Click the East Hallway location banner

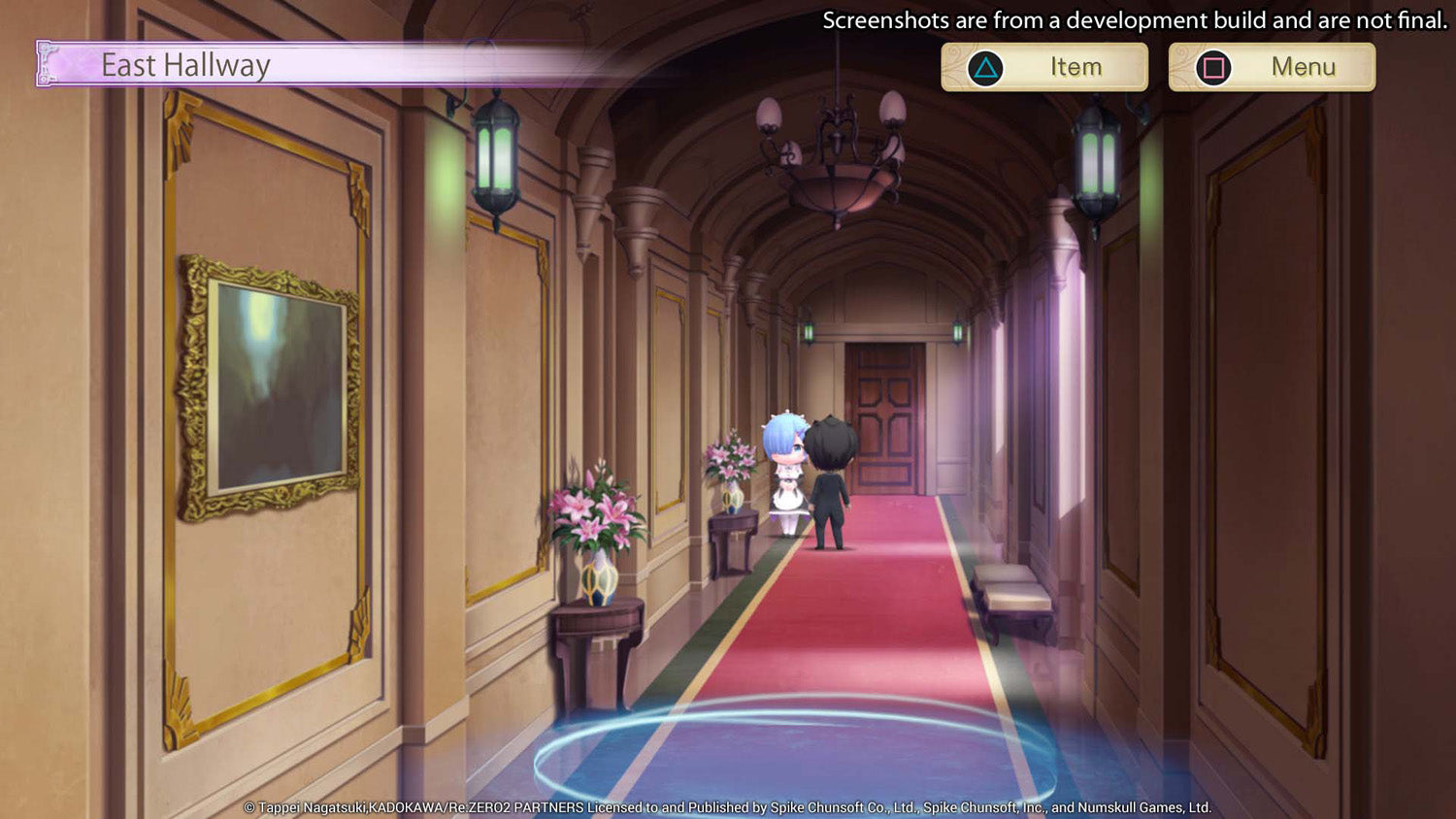pos(184,66)
